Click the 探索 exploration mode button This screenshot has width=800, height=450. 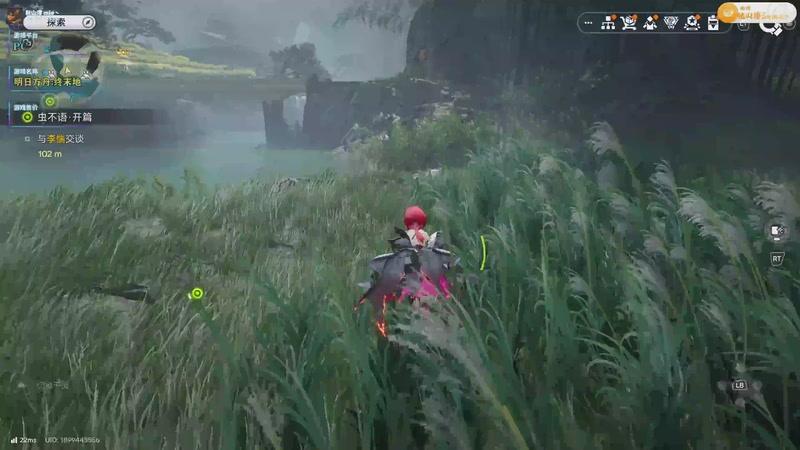[59, 21]
